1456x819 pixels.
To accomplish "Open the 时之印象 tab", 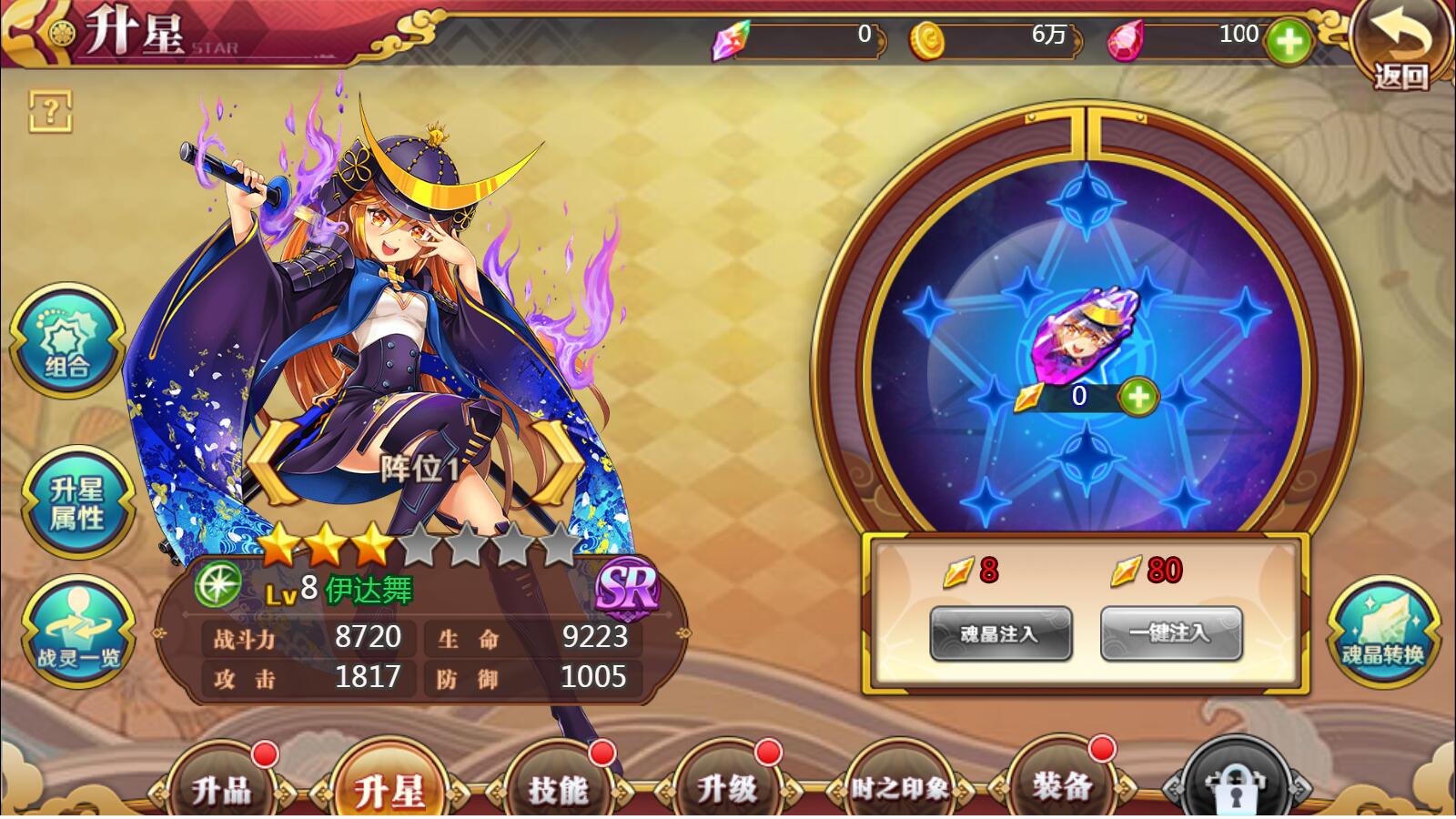I will [x=898, y=786].
